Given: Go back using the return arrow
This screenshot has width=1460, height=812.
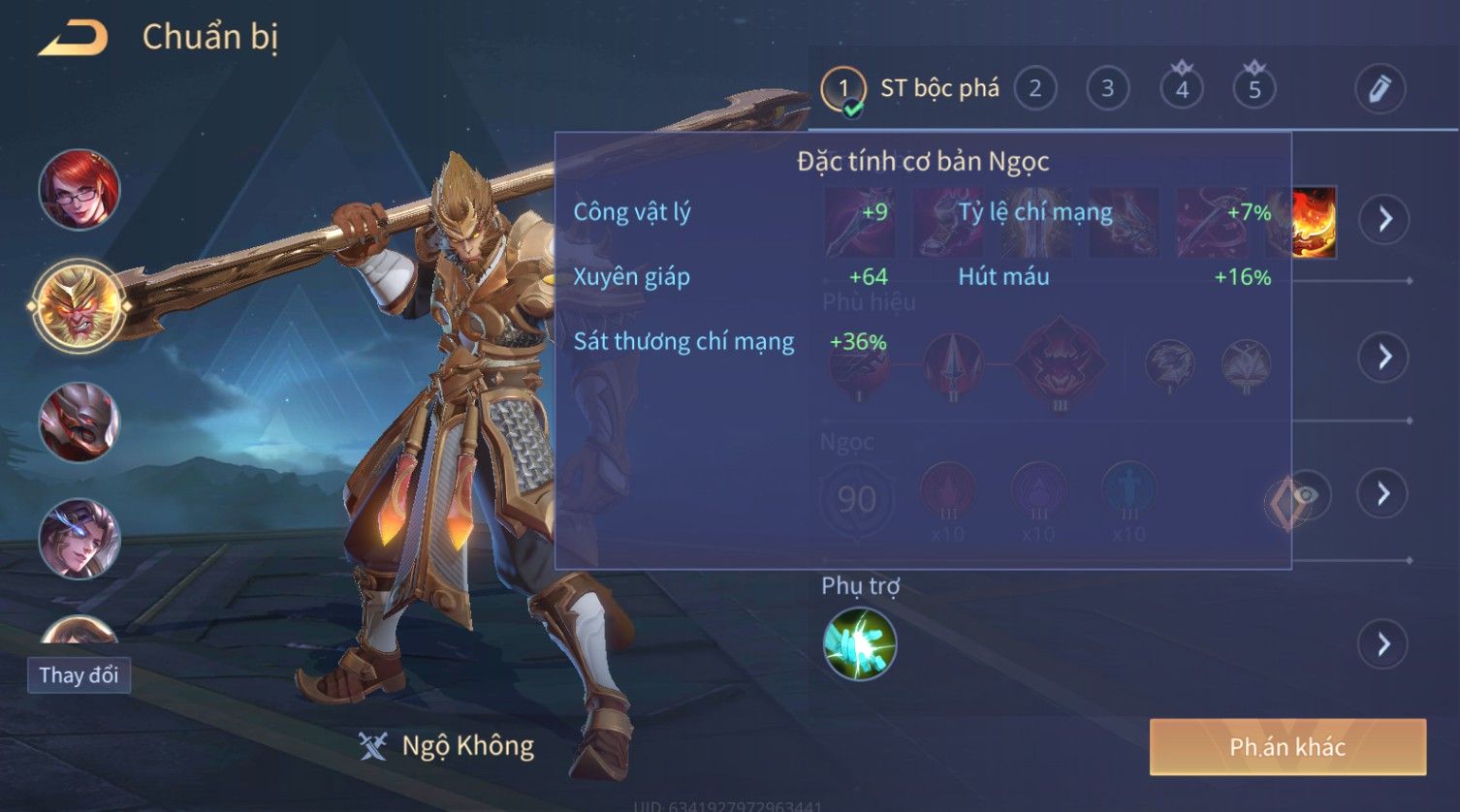Looking at the screenshot, I should pyautogui.click(x=74, y=39).
